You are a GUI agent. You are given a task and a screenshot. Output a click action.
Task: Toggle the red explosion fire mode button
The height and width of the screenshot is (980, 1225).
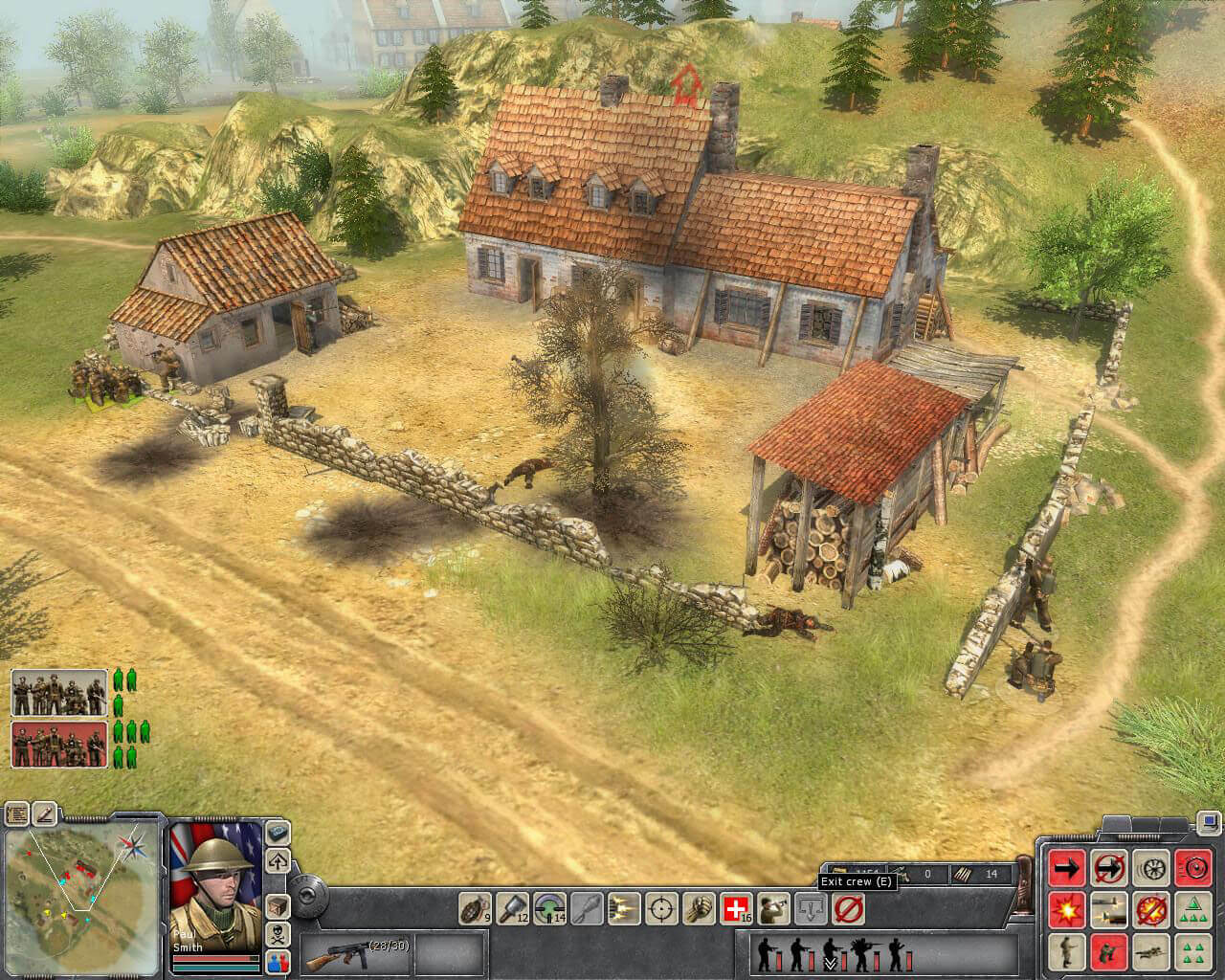[1066, 909]
